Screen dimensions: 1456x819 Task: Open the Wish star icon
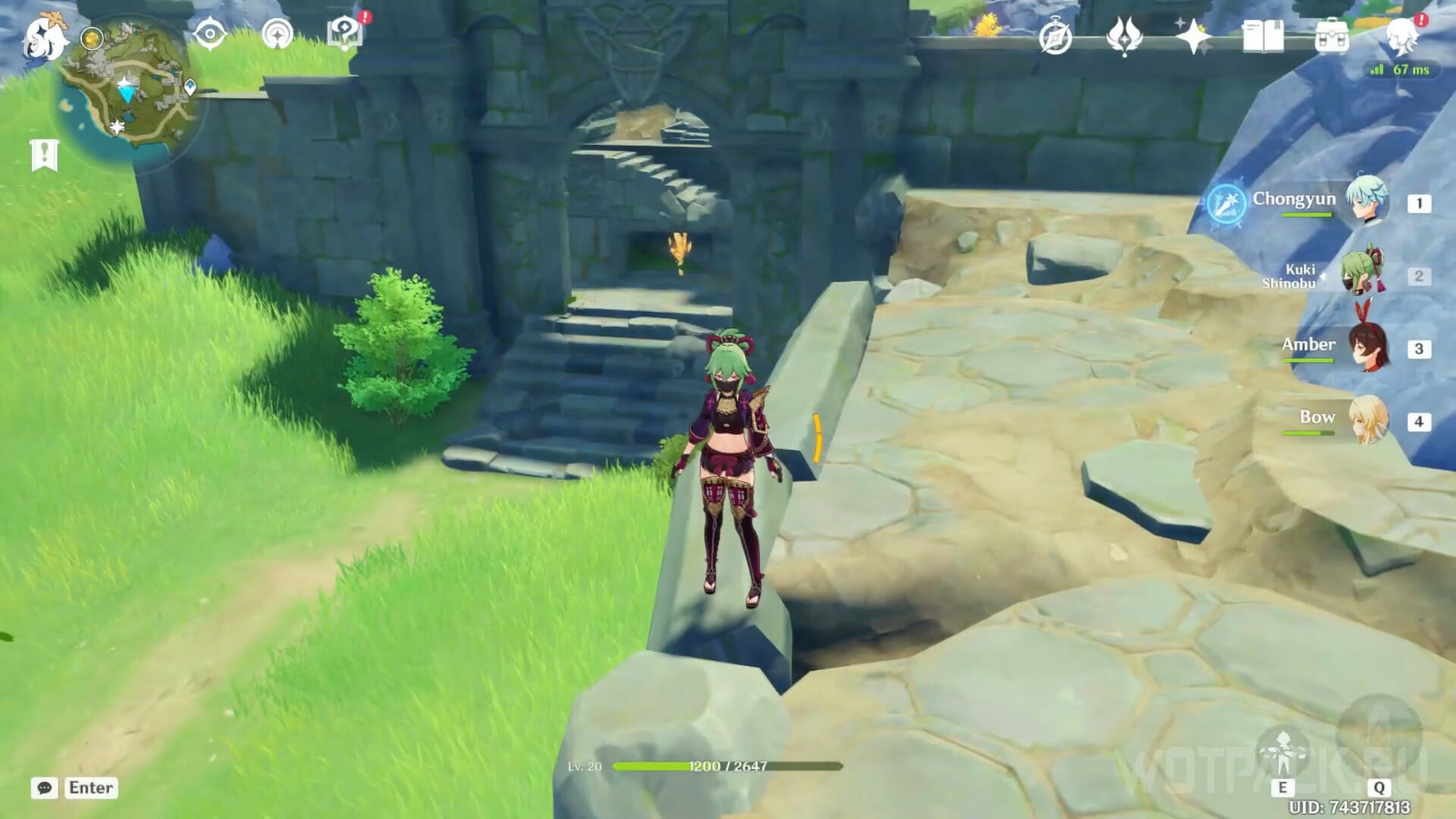(x=1192, y=36)
